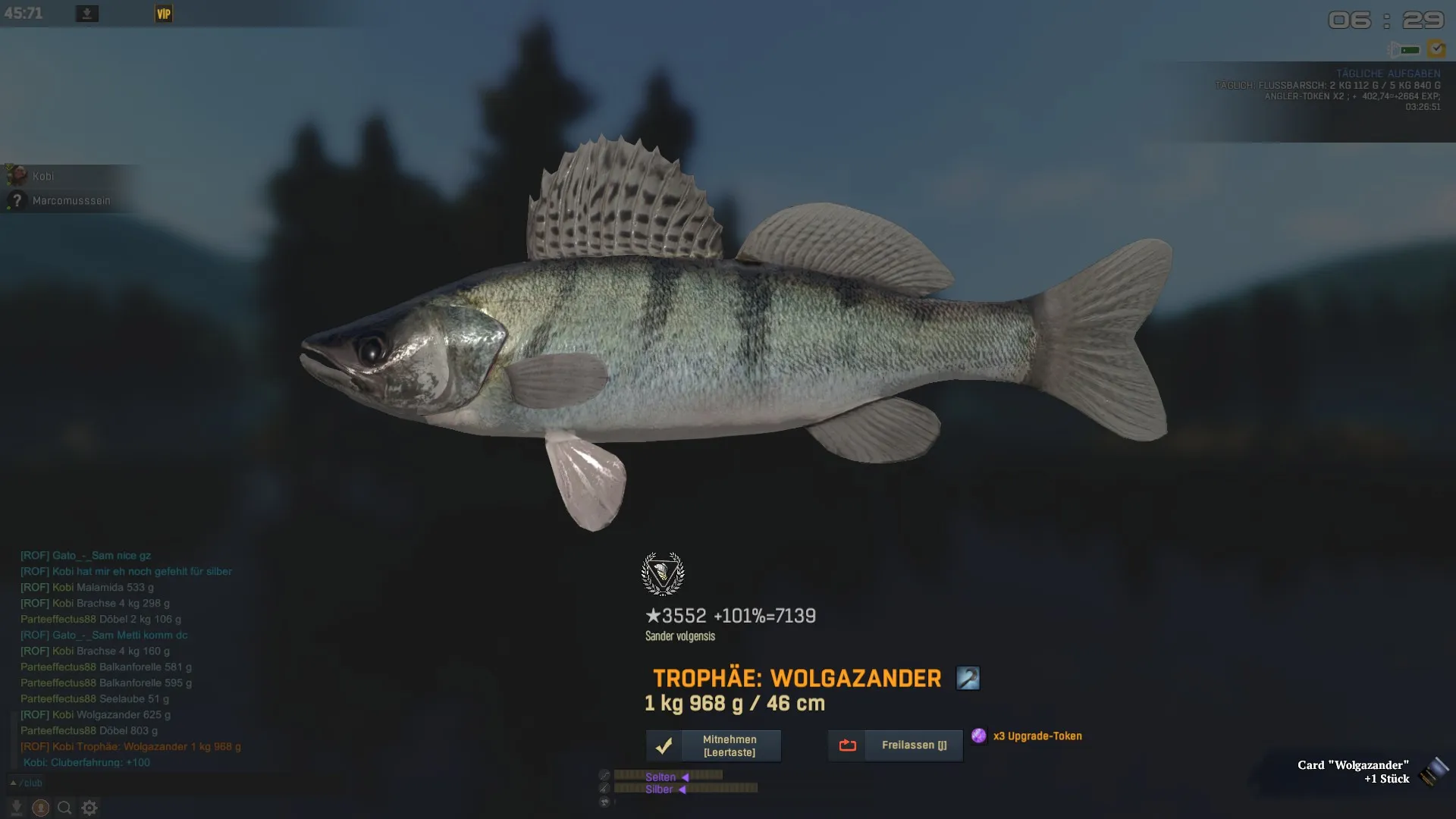Click the trophy laurel badge above the score
Screen dimensions: 1456x819
pyautogui.click(x=663, y=574)
